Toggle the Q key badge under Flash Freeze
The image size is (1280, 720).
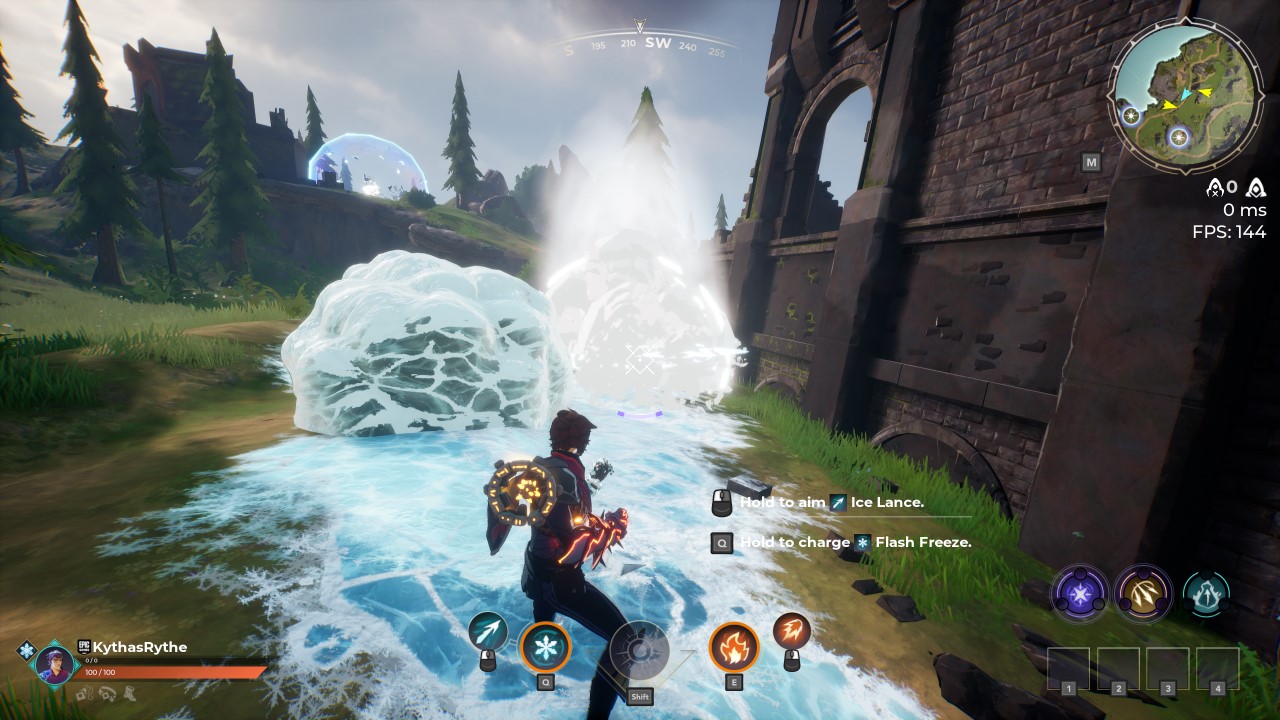coord(546,682)
